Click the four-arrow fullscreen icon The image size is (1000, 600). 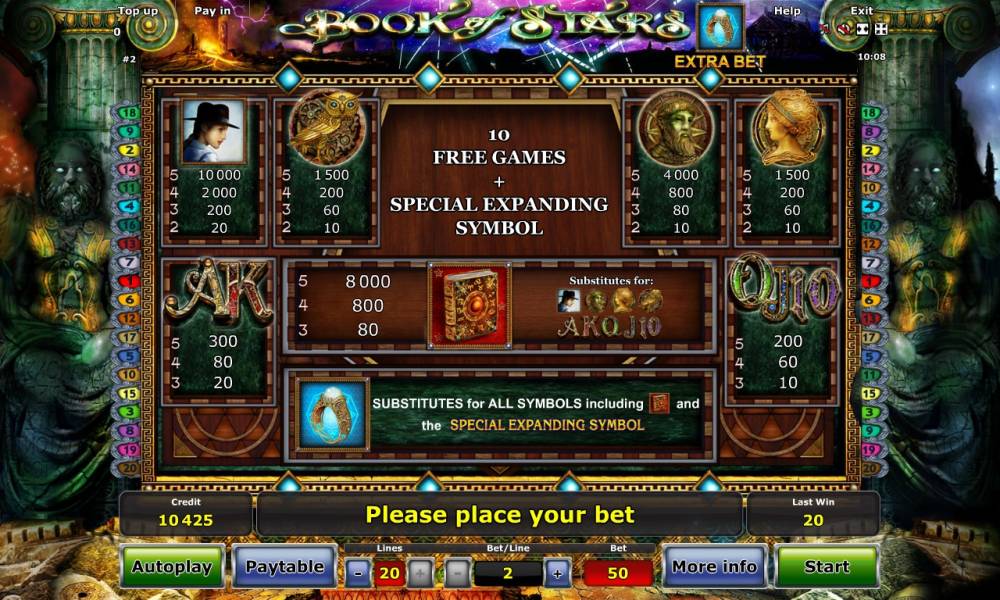[x=881, y=29]
